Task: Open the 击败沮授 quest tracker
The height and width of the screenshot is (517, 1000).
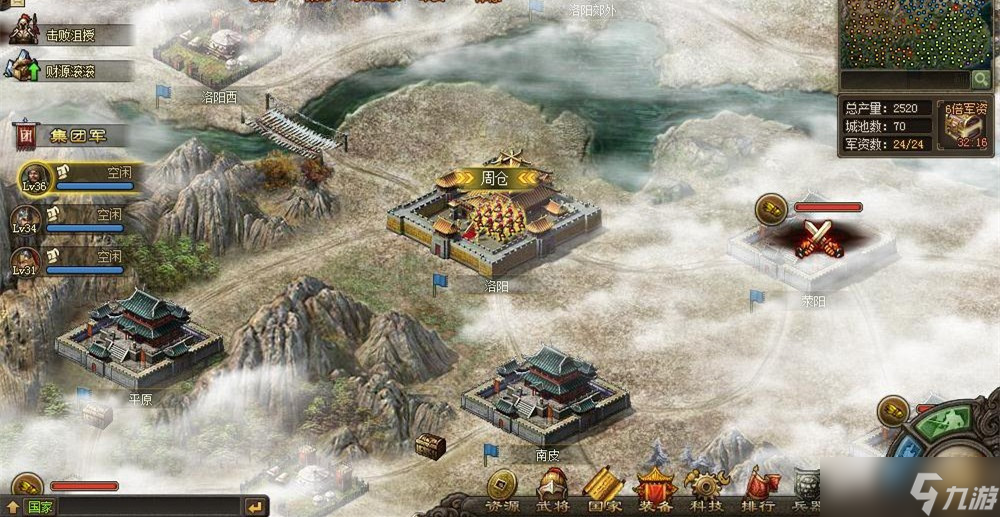Action: coord(70,34)
